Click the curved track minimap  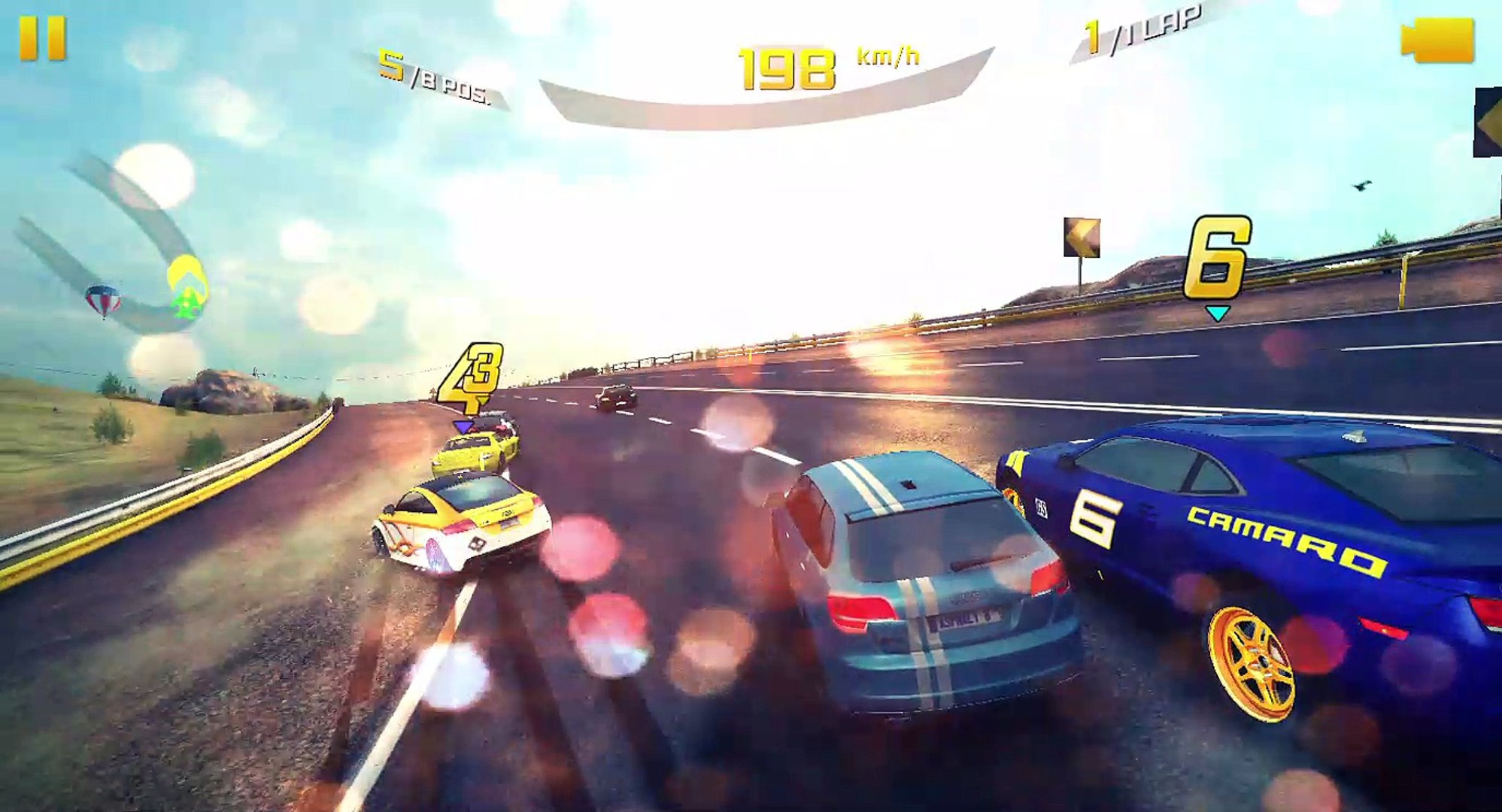(120, 248)
